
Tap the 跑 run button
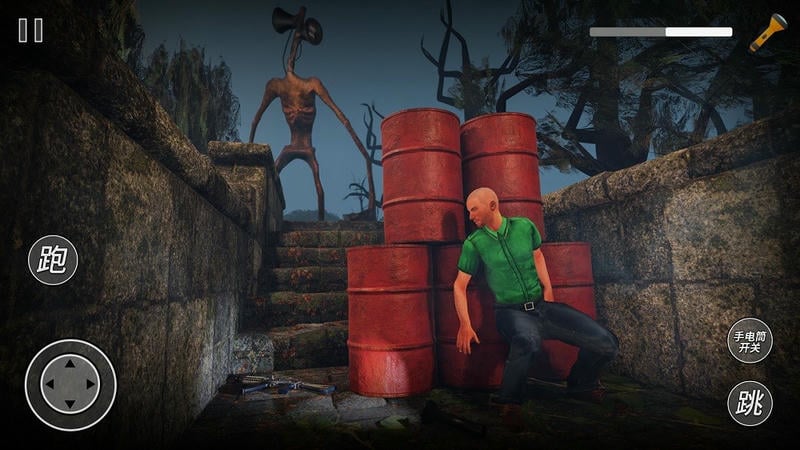click(53, 259)
